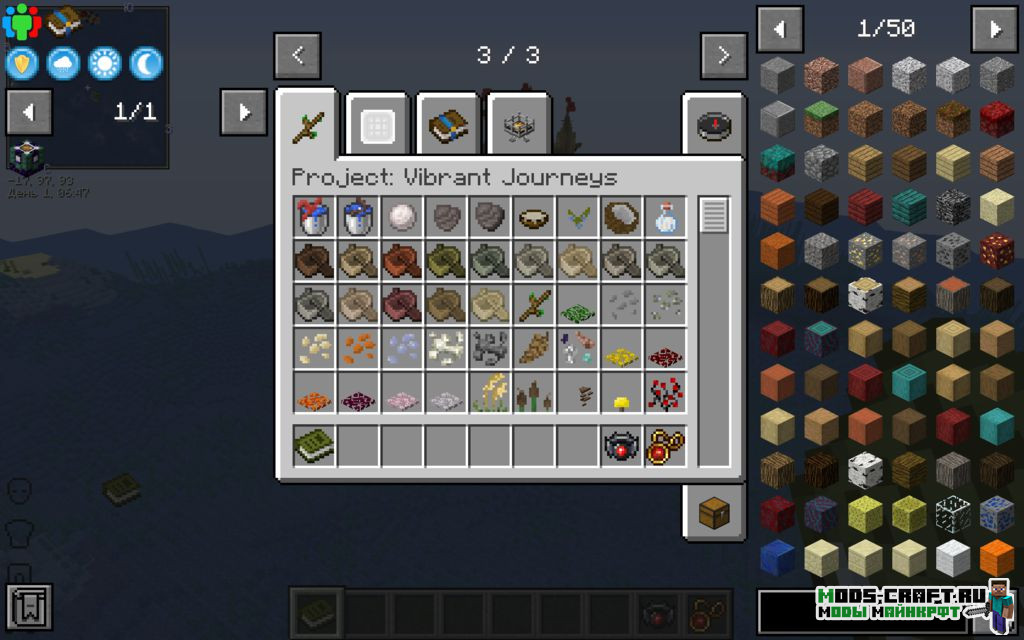Choose the yellow mushroom item
The width and height of the screenshot is (1024, 640).
pos(621,402)
